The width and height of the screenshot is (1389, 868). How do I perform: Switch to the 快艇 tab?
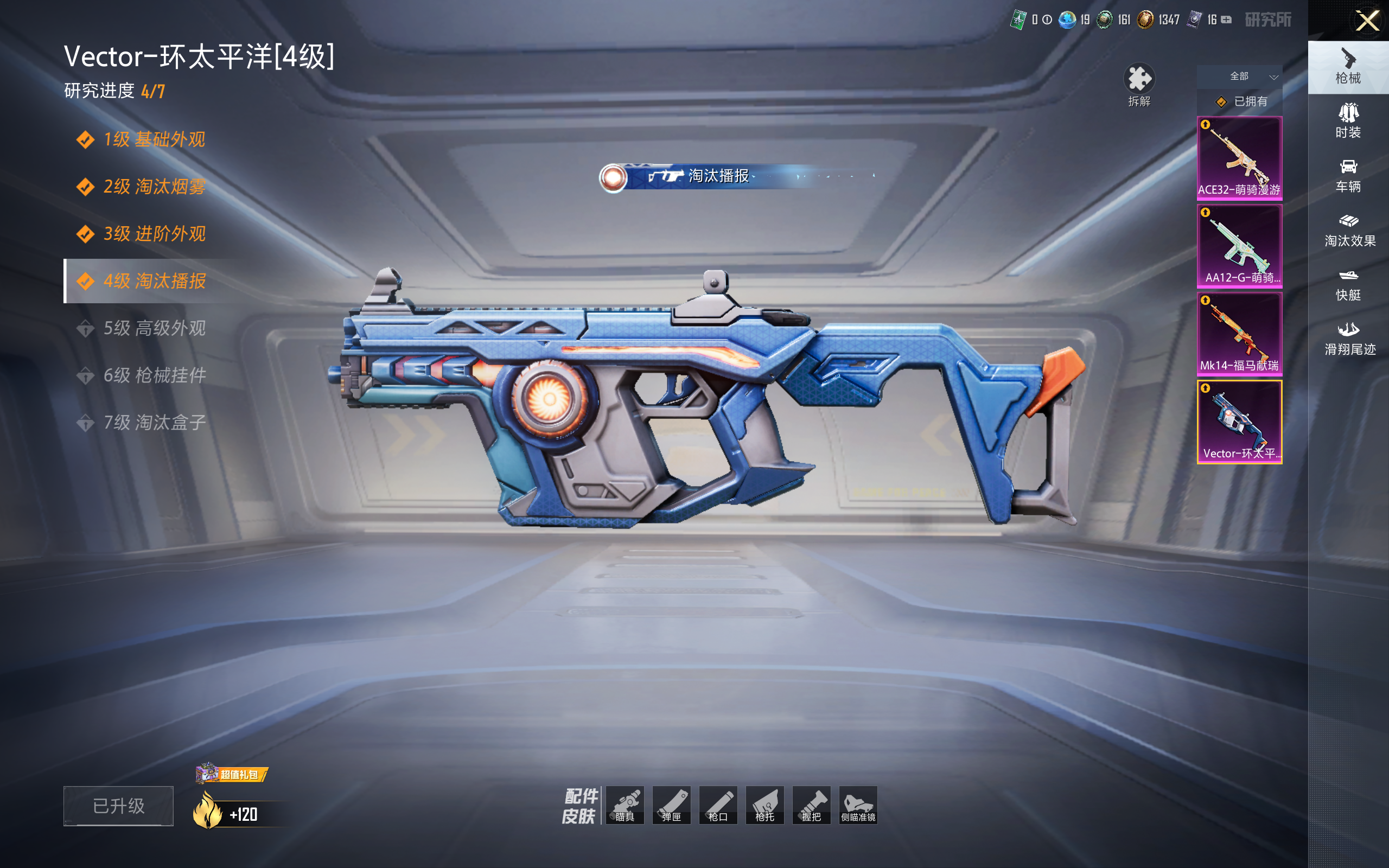tap(1348, 285)
